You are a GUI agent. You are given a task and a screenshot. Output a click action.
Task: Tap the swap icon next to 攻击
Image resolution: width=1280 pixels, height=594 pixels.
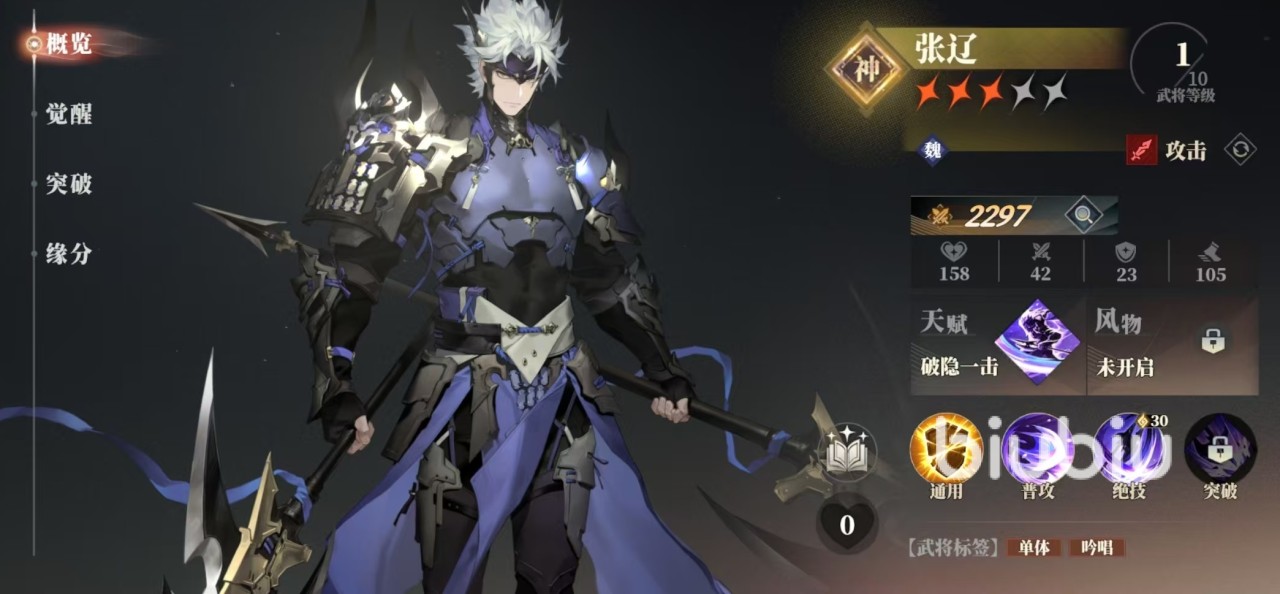(1241, 150)
